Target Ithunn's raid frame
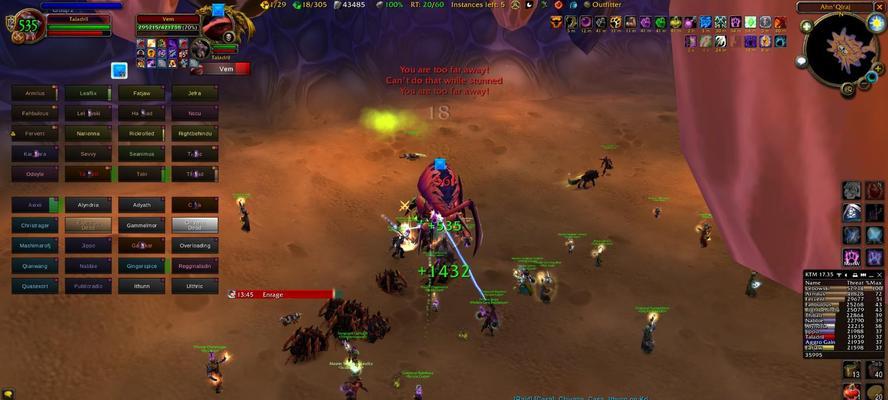The image size is (888, 400). coord(142,286)
